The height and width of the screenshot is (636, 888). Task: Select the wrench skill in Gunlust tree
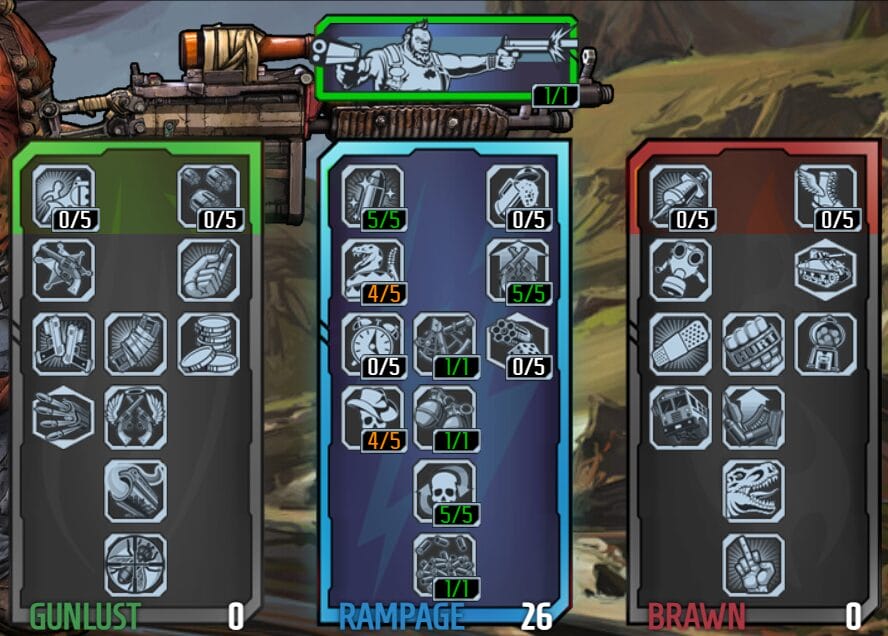[x=135, y=491]
